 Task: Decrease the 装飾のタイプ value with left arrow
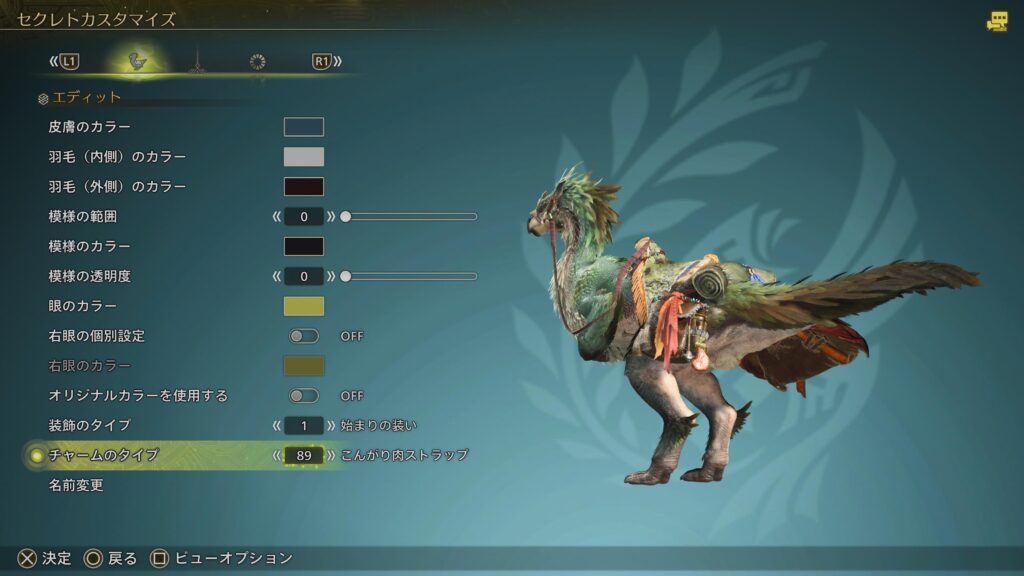(276, 426)
